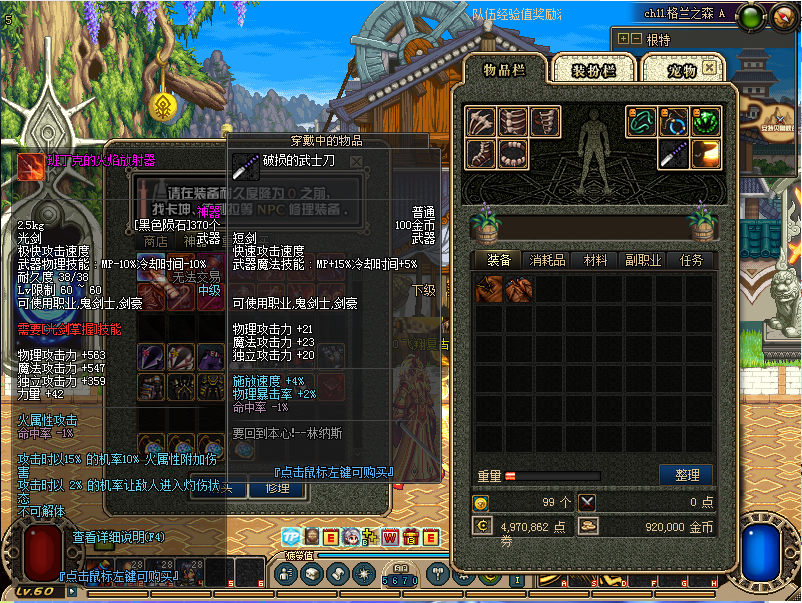Switch to the 任务 quest items category
Viewport: 802px width, 603px height.
pos(691,260)
